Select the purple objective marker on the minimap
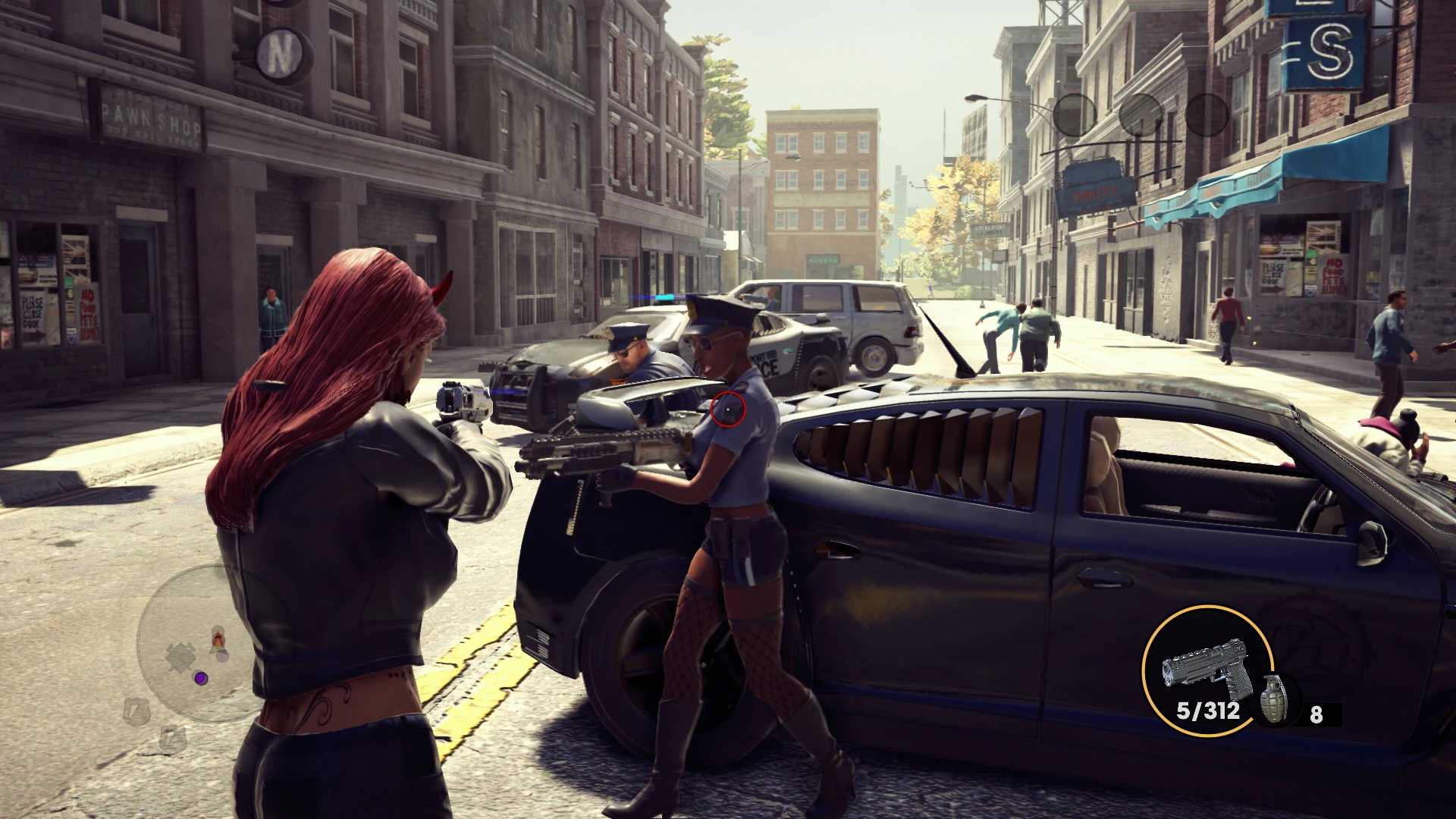The image size is (1456, 819). (201, 678)
